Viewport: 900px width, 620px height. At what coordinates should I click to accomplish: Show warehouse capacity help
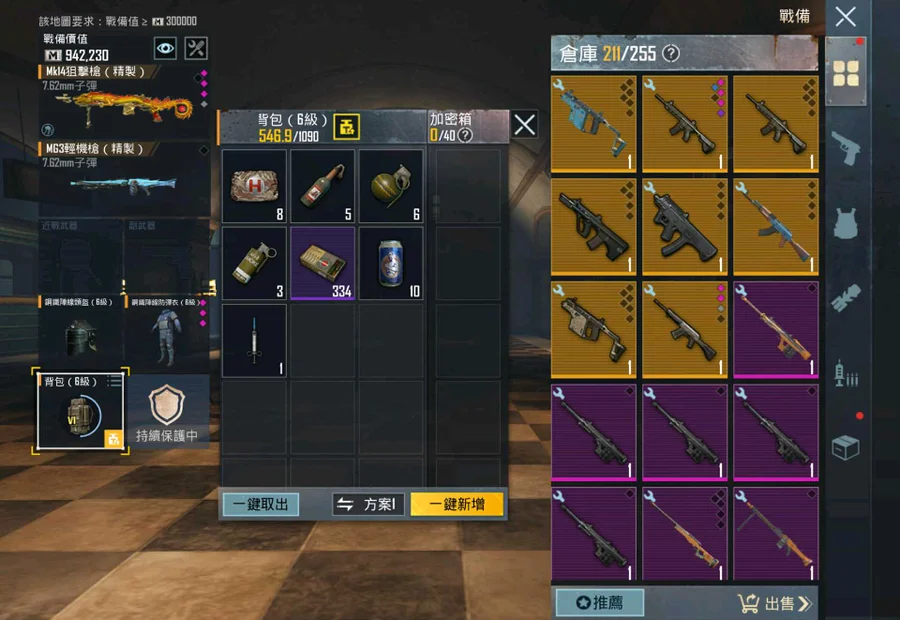(671, 53)
